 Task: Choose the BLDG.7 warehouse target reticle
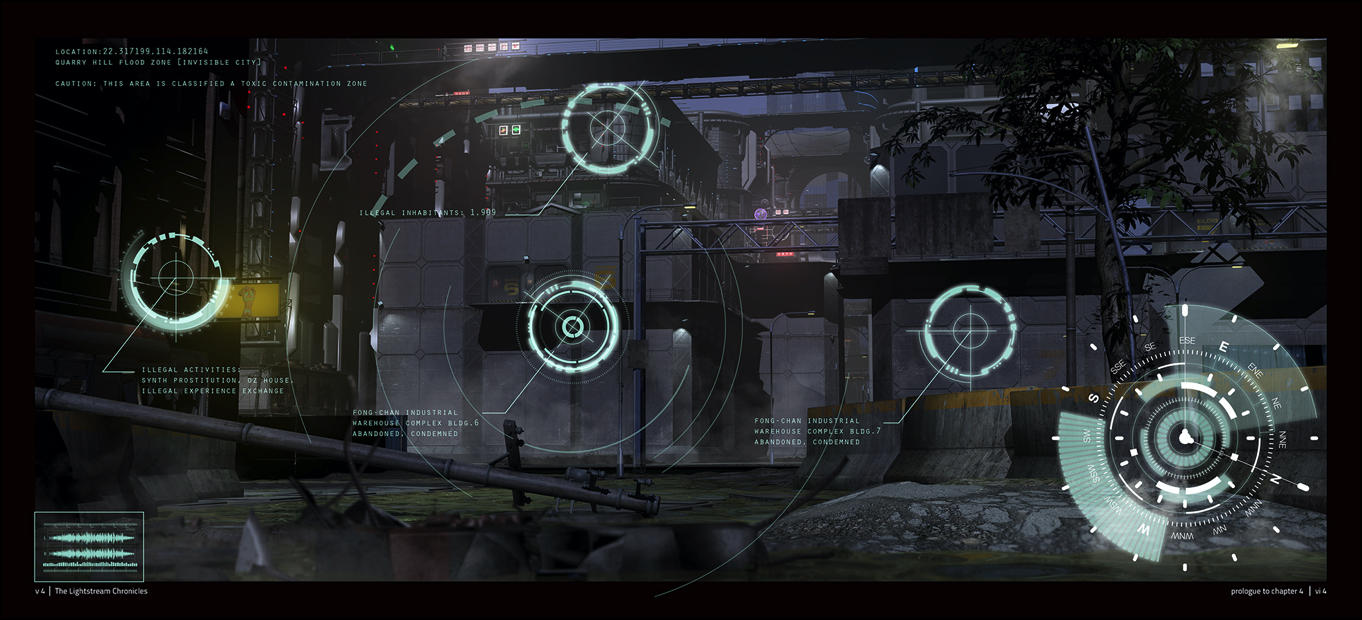coord(967,329)
